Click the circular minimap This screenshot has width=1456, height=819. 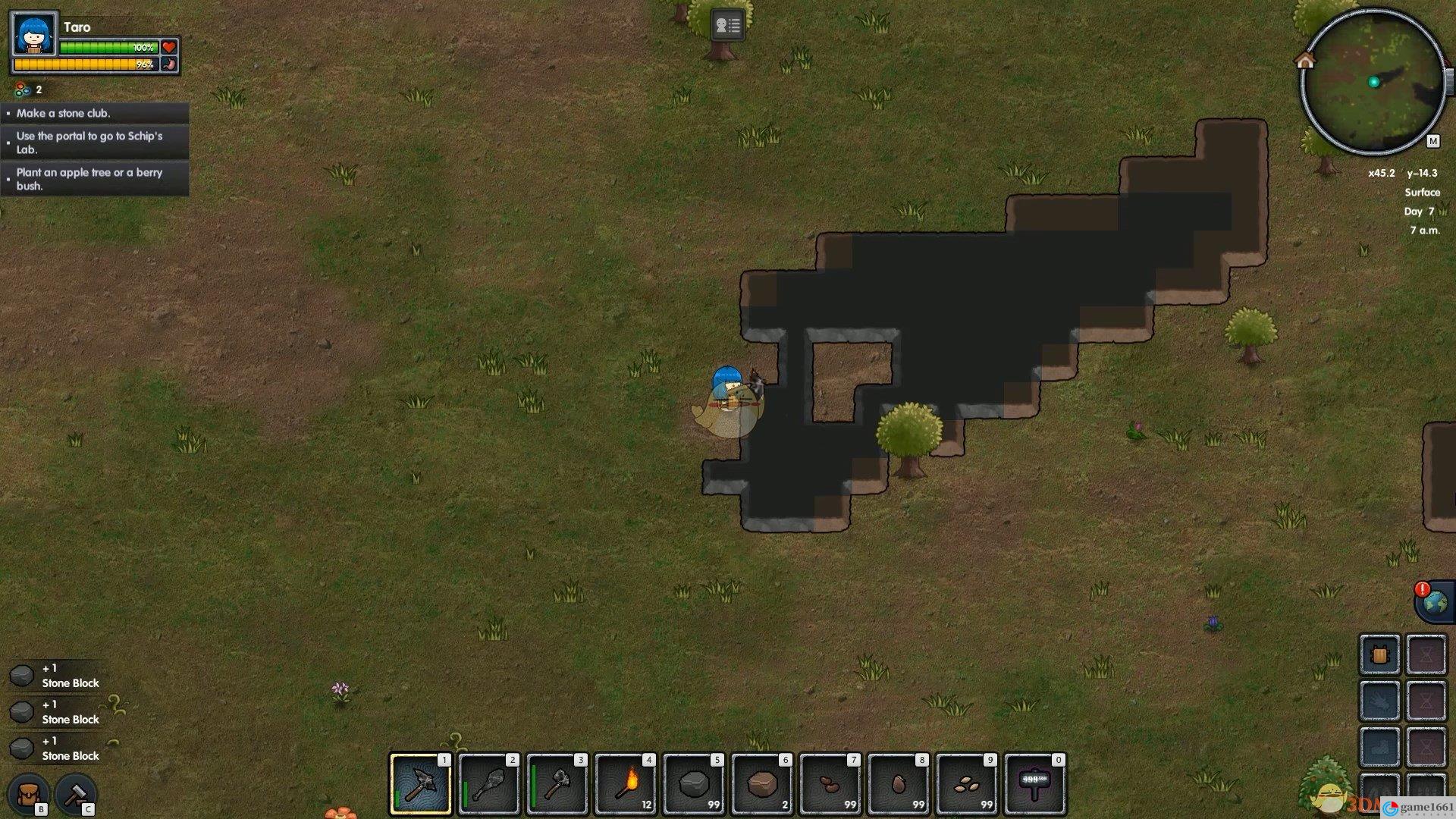point(1373,82)
